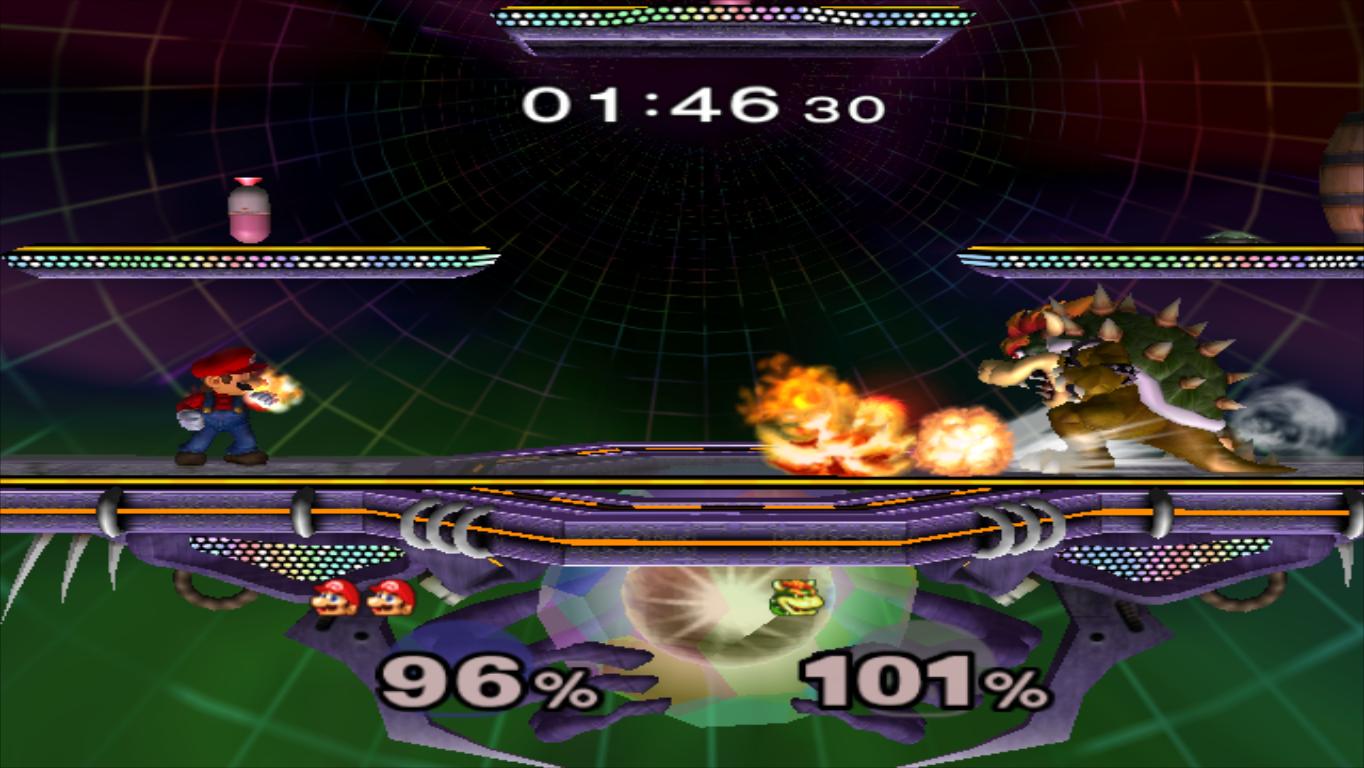Click Bowser's stock icon near his damage percentage
Viewport: 1364px width, 768px height.
[795, 599]
